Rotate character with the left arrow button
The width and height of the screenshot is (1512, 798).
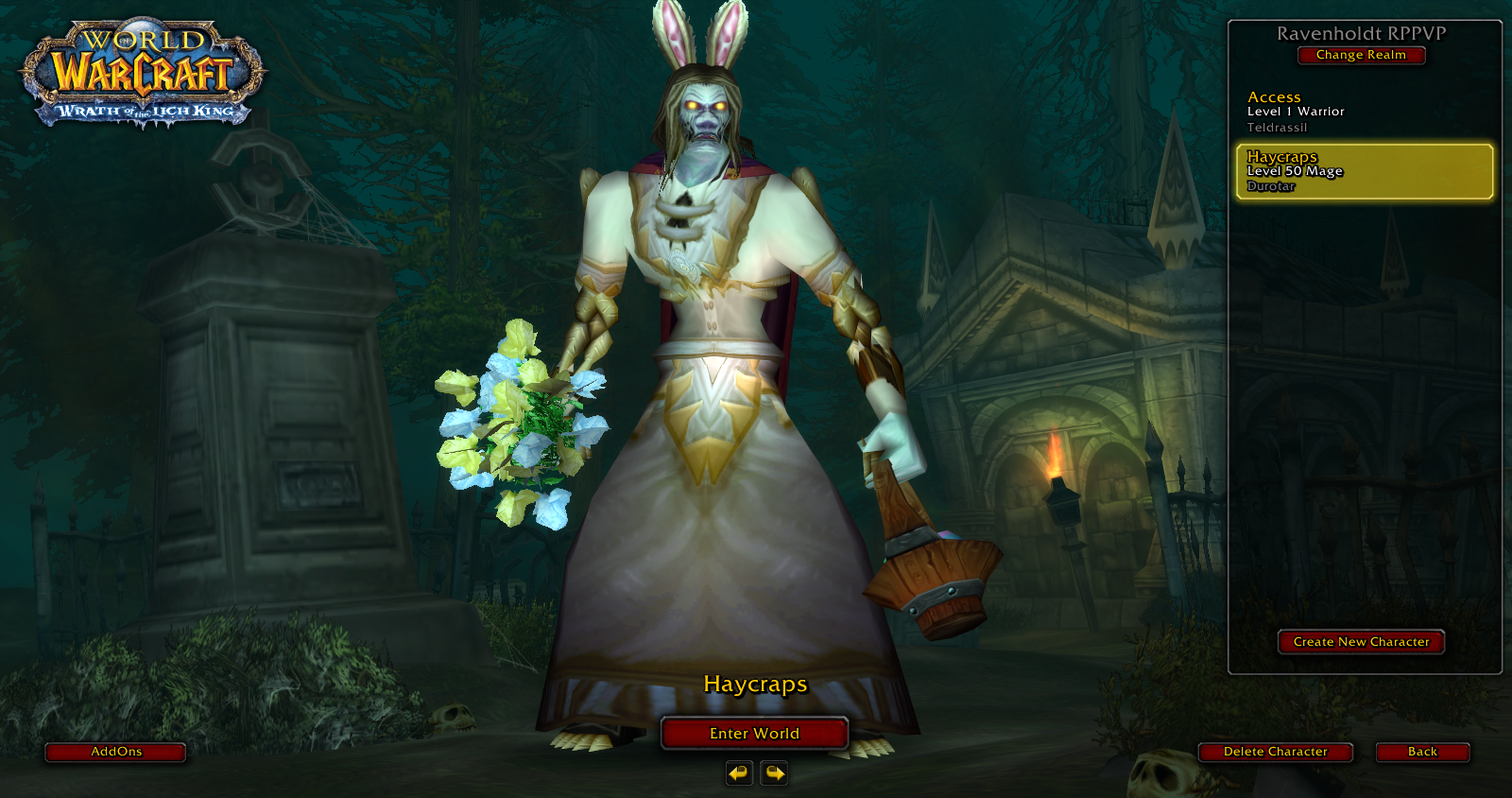[x=738, y=773]
